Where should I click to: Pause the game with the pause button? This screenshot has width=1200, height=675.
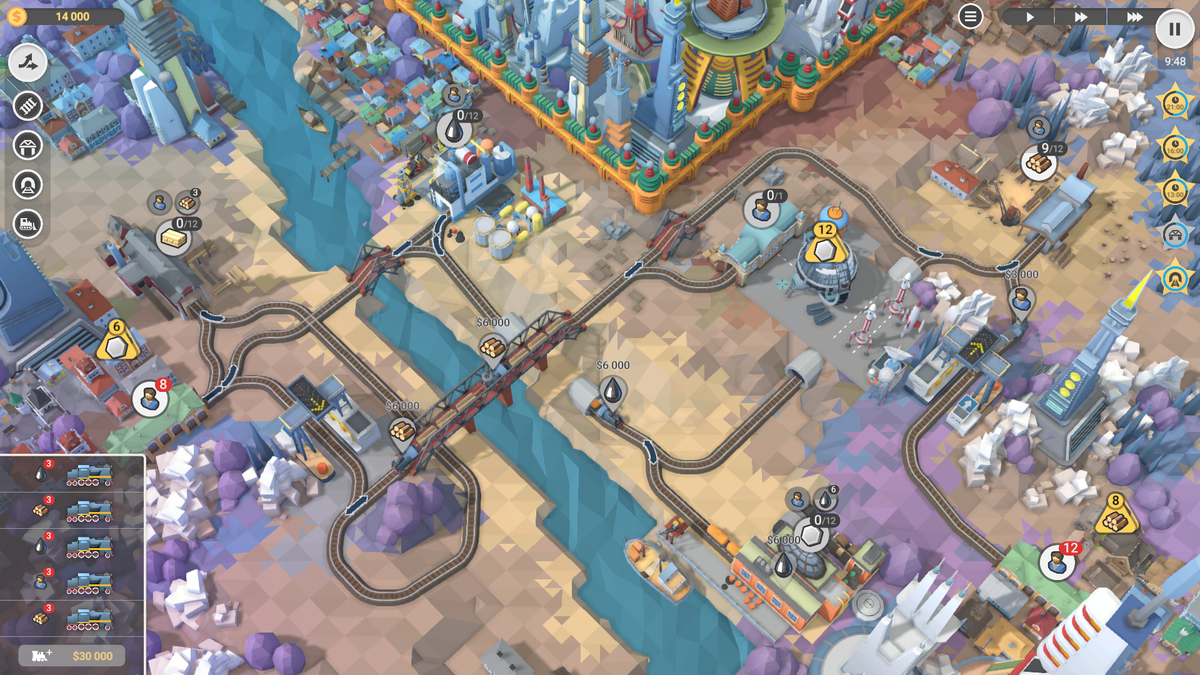coord(1174,29)
